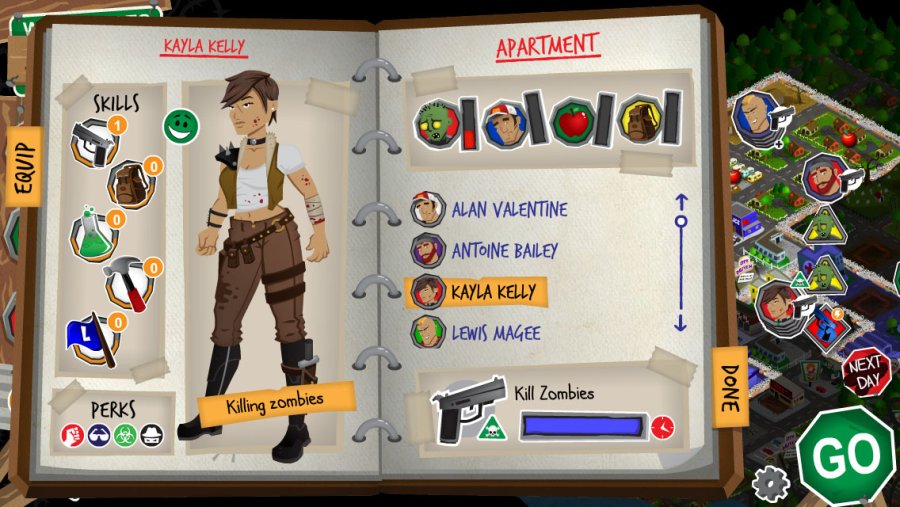Screen dimensions: 900x507
Task: Choose the hammer building skill icon
Action: 130,285
